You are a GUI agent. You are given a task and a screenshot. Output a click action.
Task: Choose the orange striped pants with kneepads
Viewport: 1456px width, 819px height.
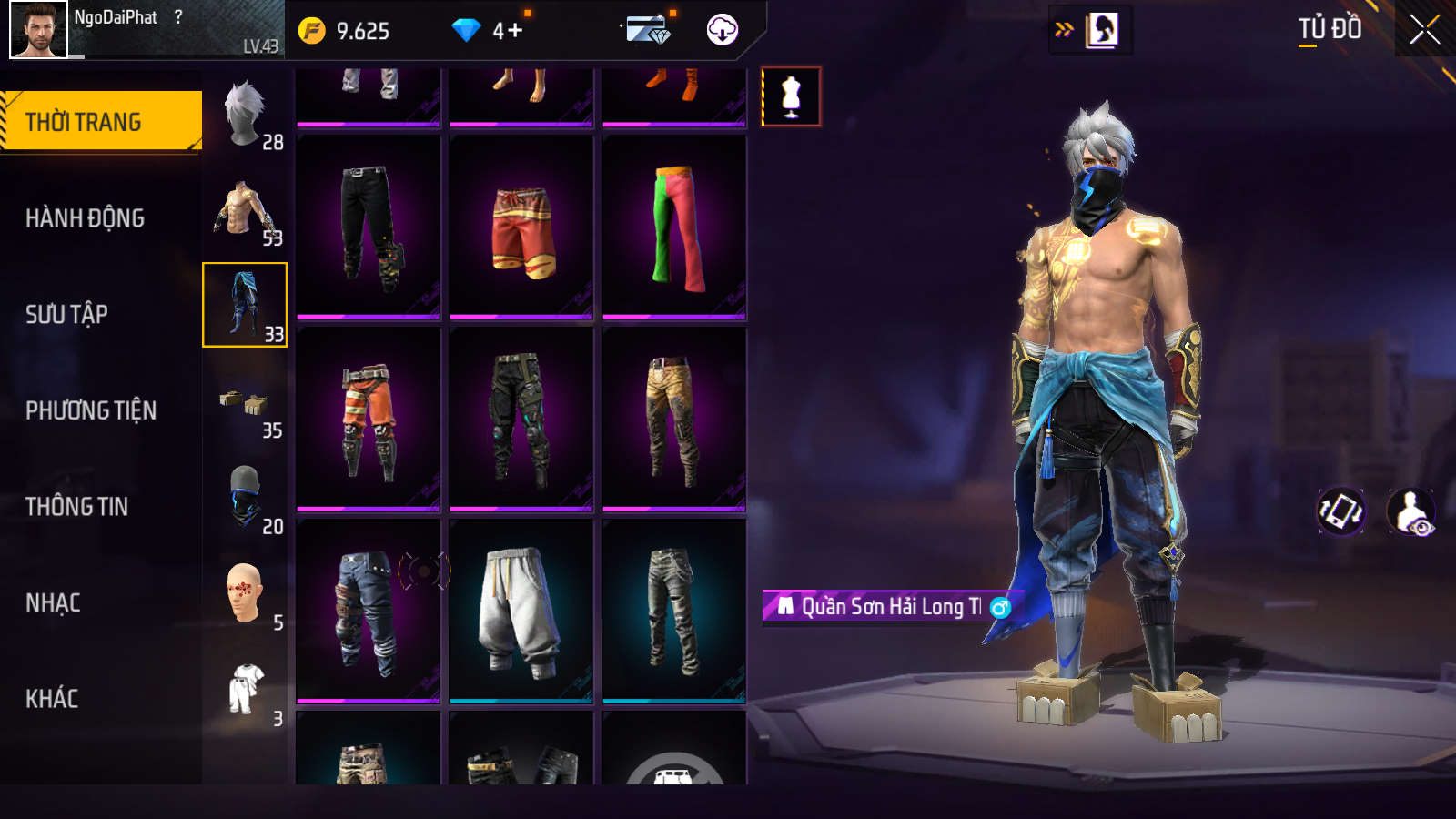(x=369, y=420)
